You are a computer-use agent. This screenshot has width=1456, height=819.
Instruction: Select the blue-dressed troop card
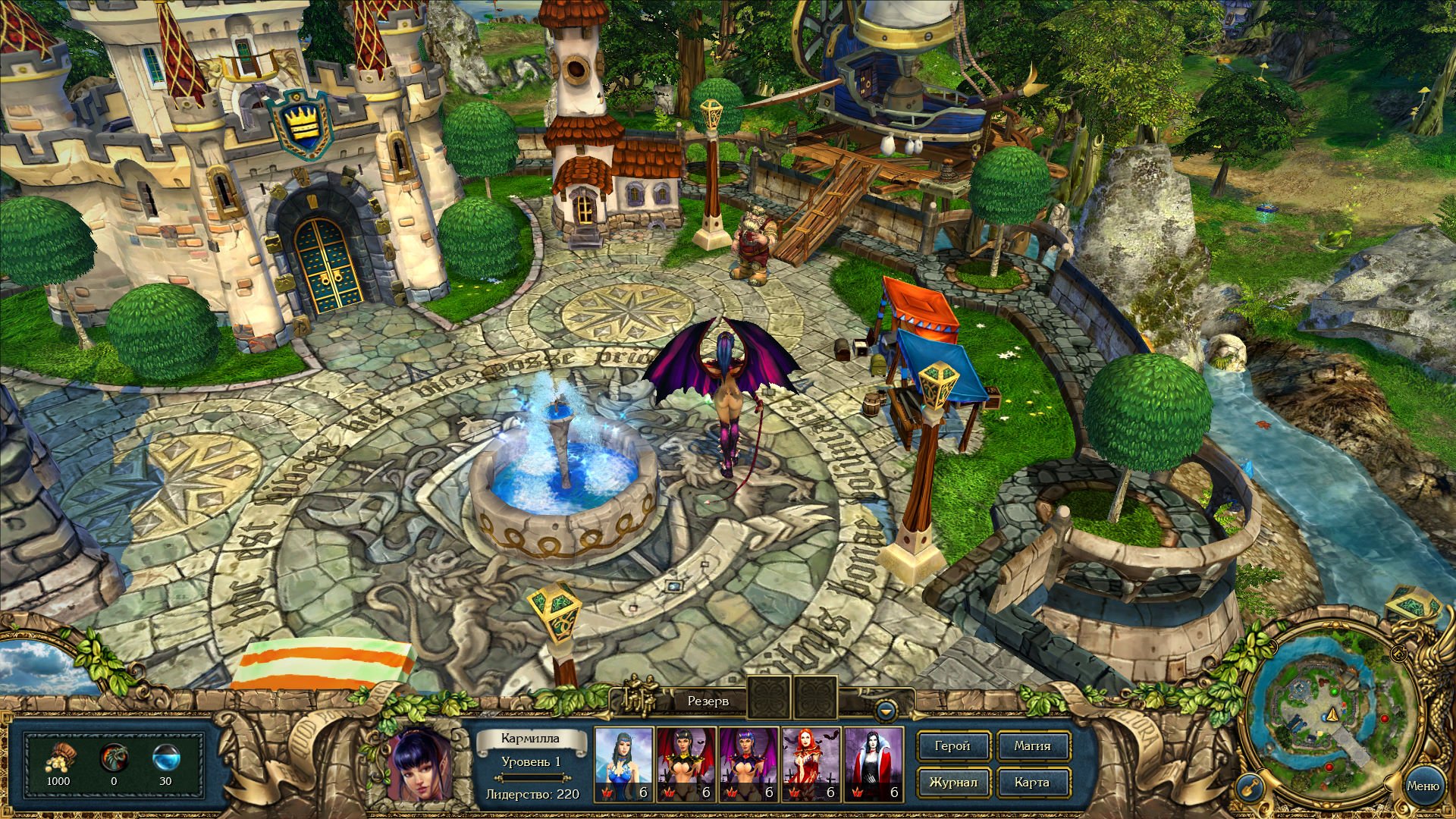click(623, 764)
